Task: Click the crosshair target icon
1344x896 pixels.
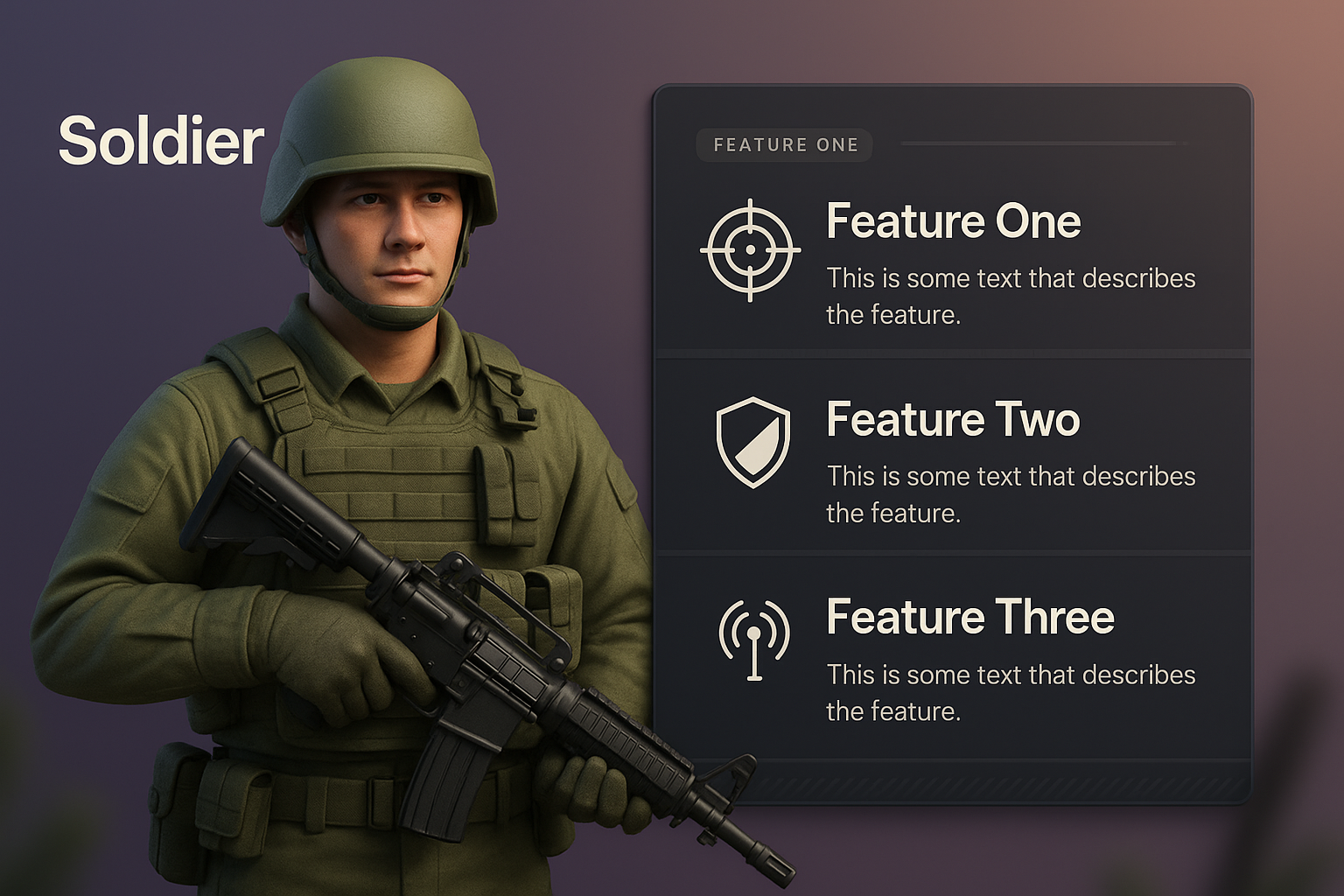Action: pyautogui.click(x=751, y=250)
